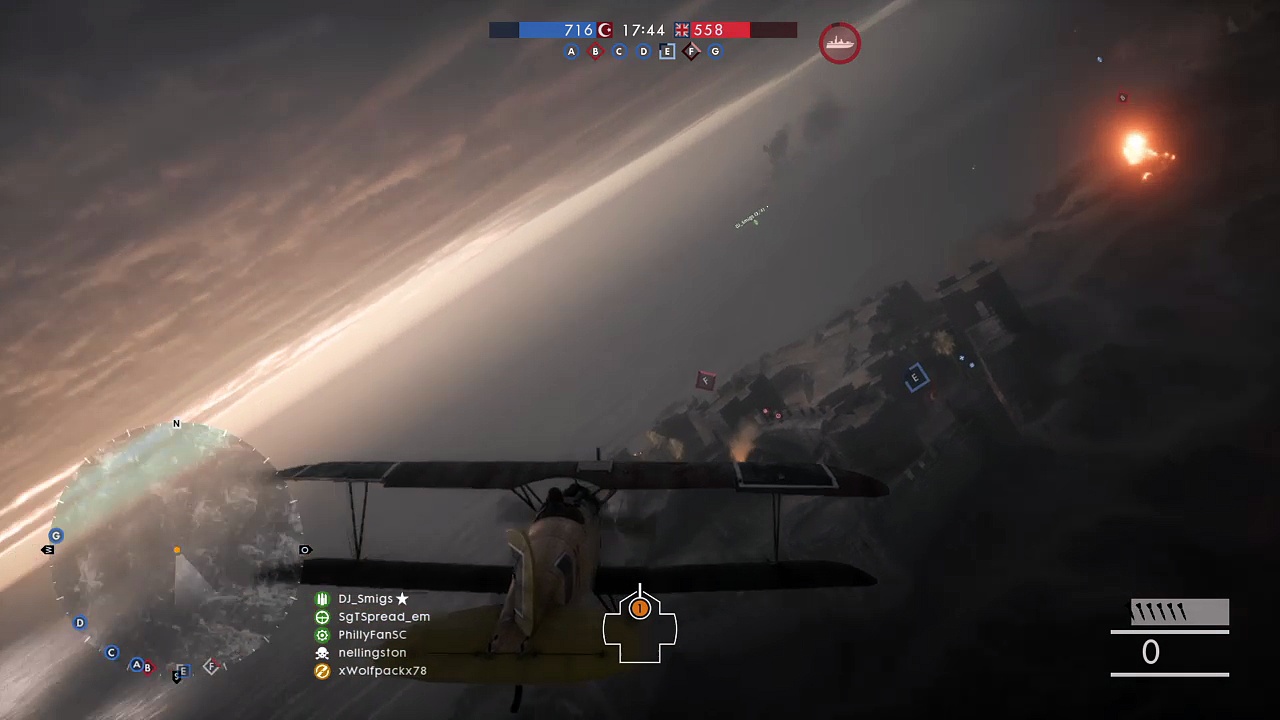Pick xWolfpackx78 from the squad list
The width and height of the screenshot is (1280, 720).
pyautogui.click(x=382, y=671)
